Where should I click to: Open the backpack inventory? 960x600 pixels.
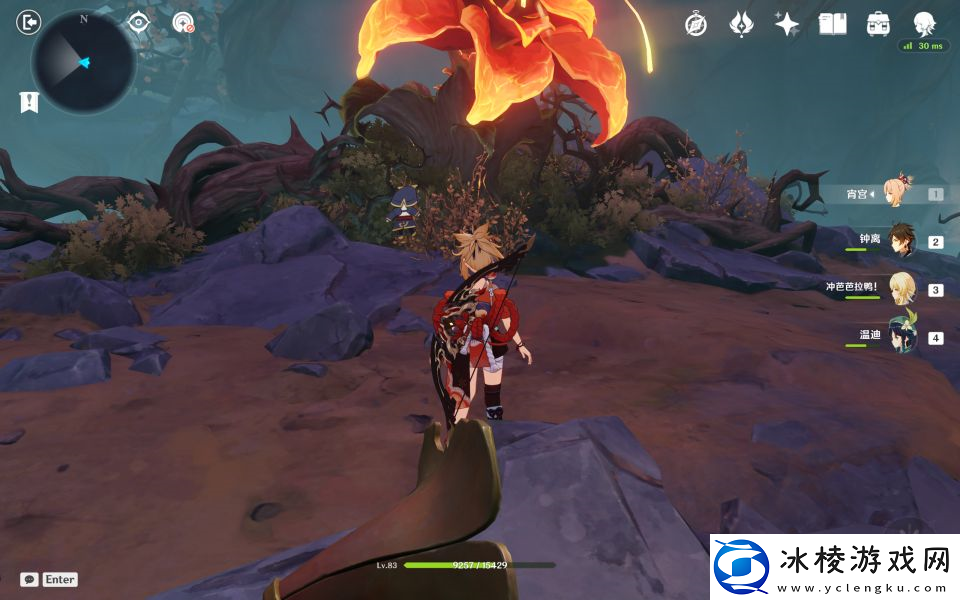878,24
